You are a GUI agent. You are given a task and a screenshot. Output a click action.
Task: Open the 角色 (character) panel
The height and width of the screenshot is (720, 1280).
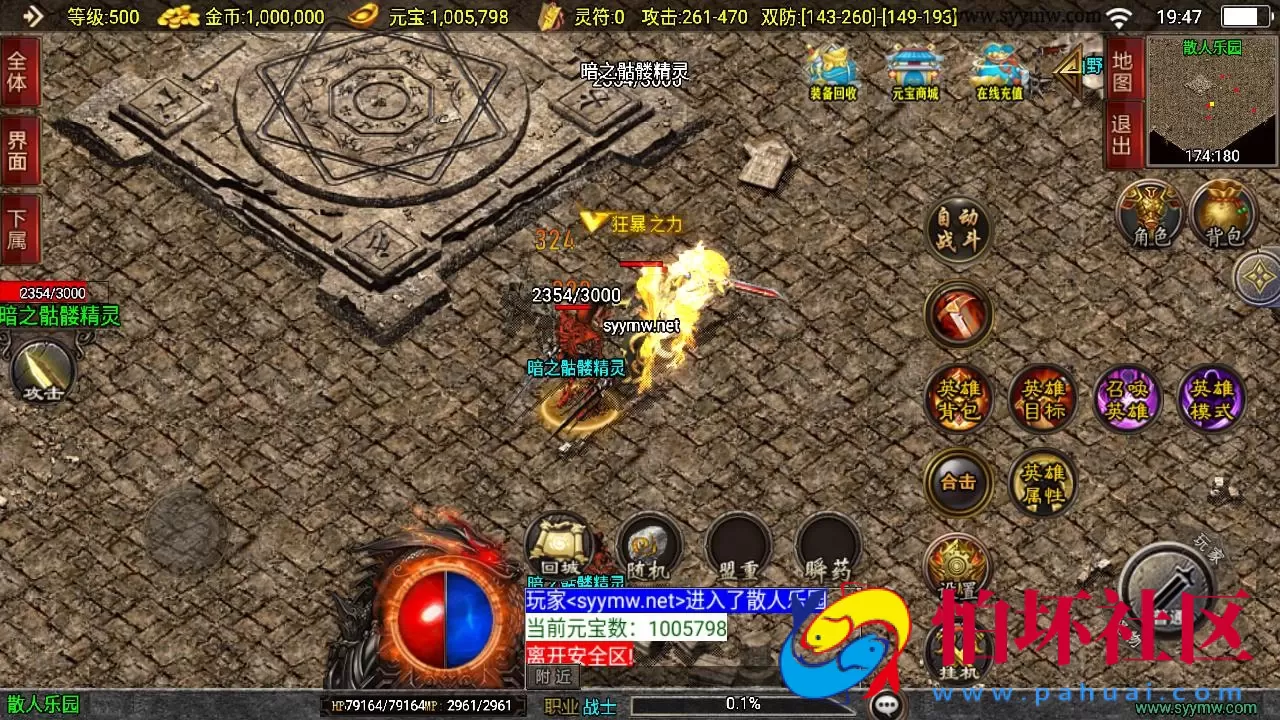[x=1148, y=214]
